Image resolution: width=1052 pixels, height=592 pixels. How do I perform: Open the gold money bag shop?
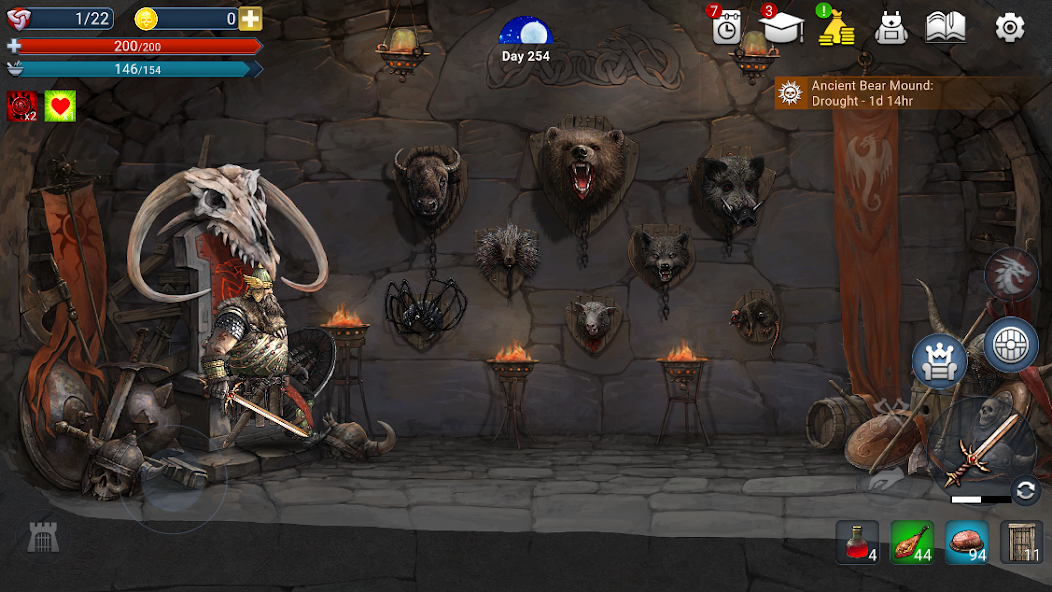[x=836, y=28]
